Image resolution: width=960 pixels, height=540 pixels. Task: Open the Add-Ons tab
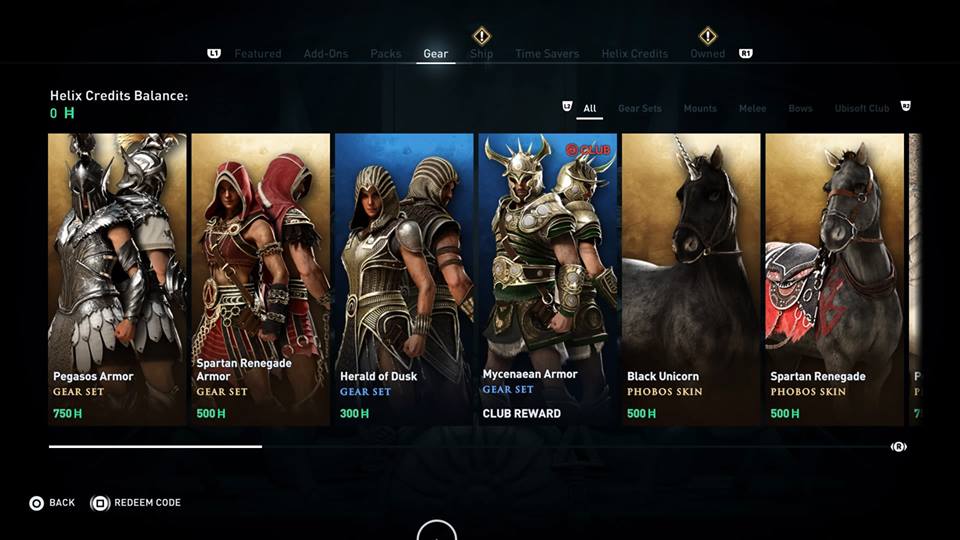tap(326, 54)
